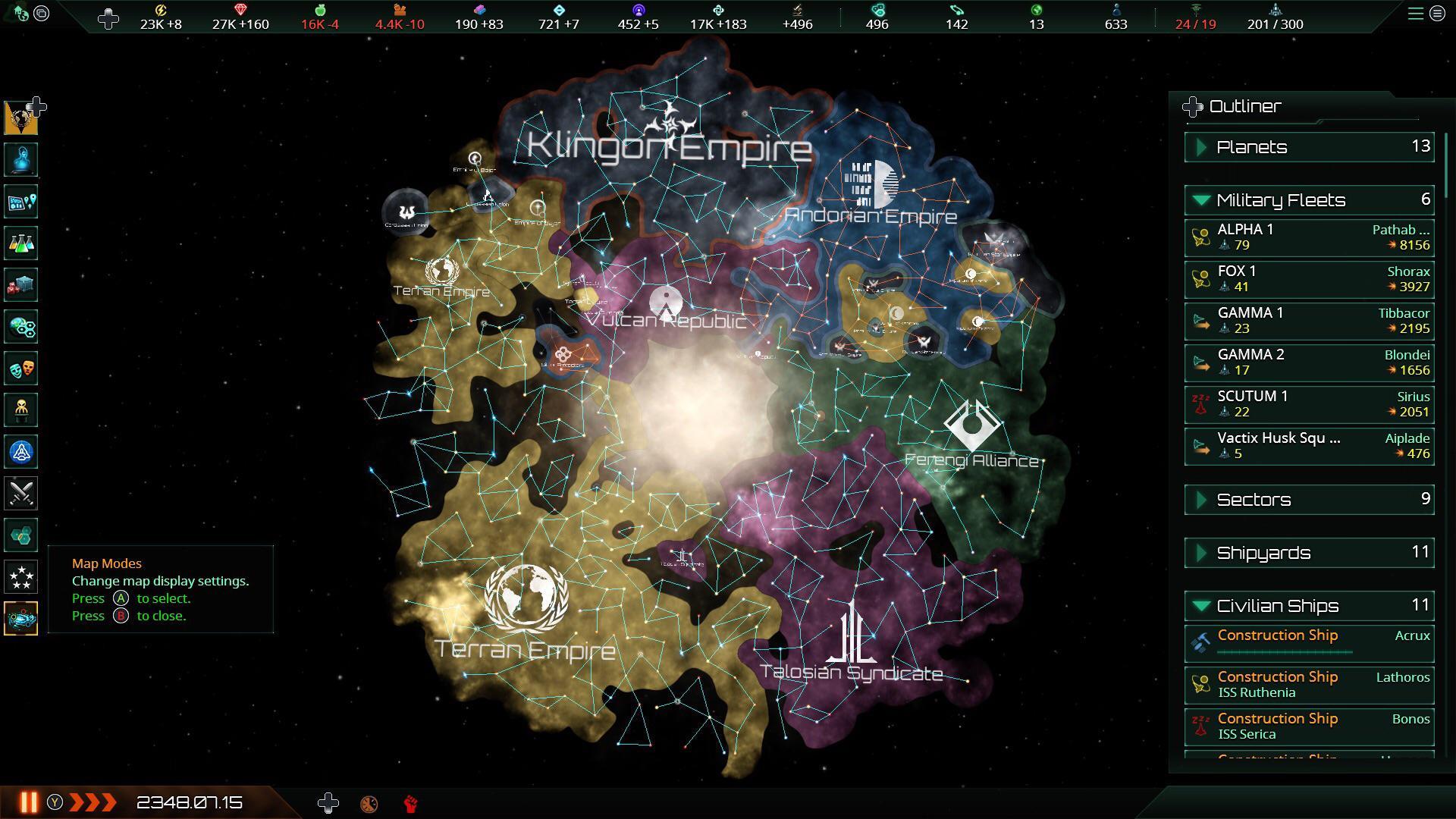
Task: Expand the Shipyards list in Outliner
Action: click(x=1201, y=553)
